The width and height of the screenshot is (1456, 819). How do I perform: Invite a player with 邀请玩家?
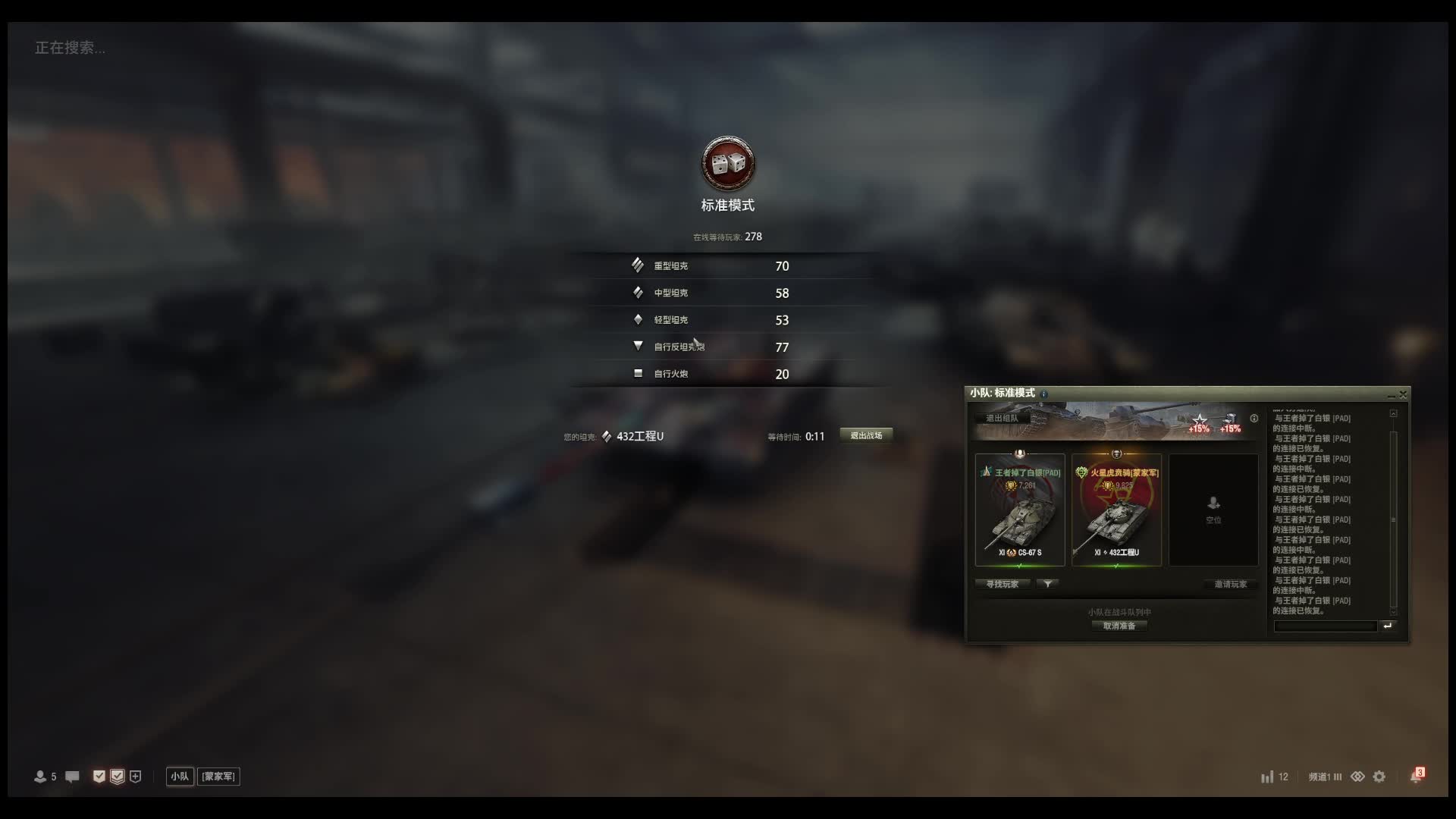tap(1230, 584)
